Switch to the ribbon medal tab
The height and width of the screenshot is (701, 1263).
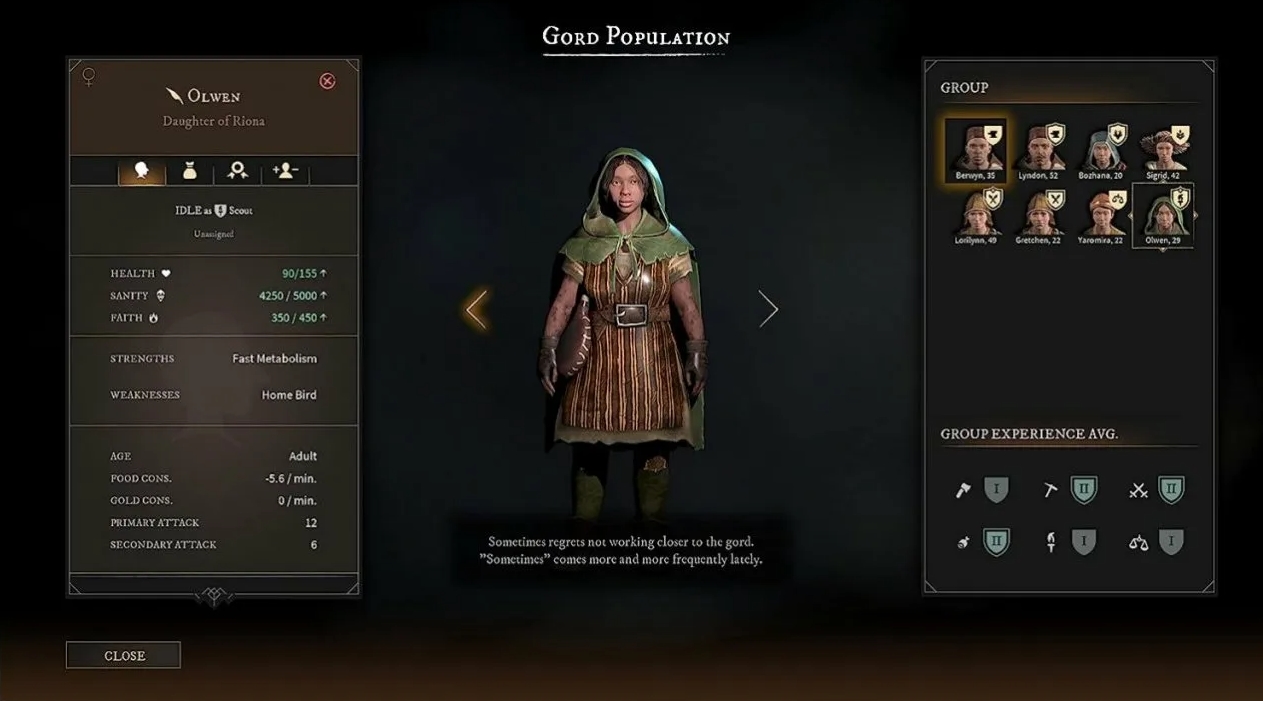point(237,171)
